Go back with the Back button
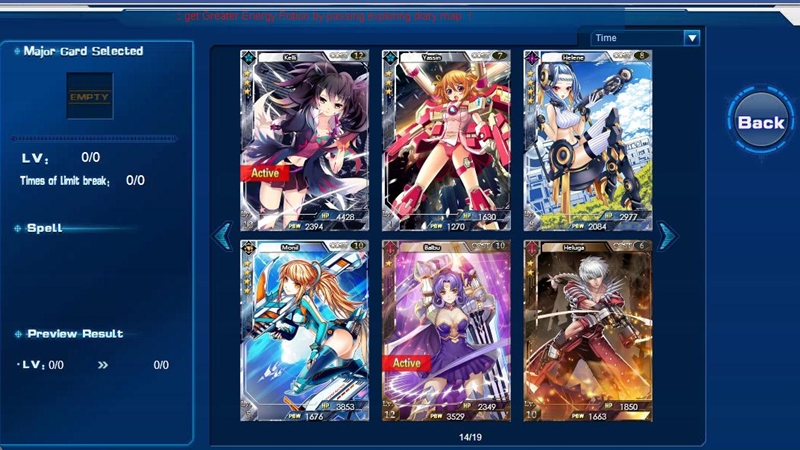Image resolution: width=800 pixels, height=450 pixels. click(761, 123)
